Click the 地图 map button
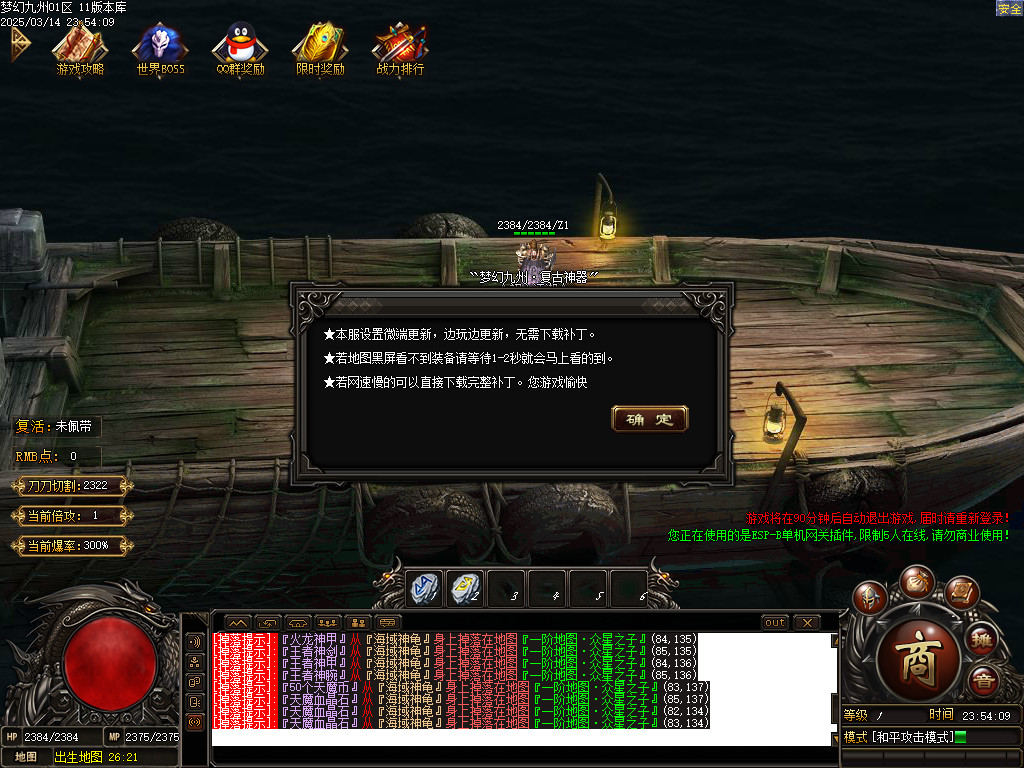 pos(26,757)
